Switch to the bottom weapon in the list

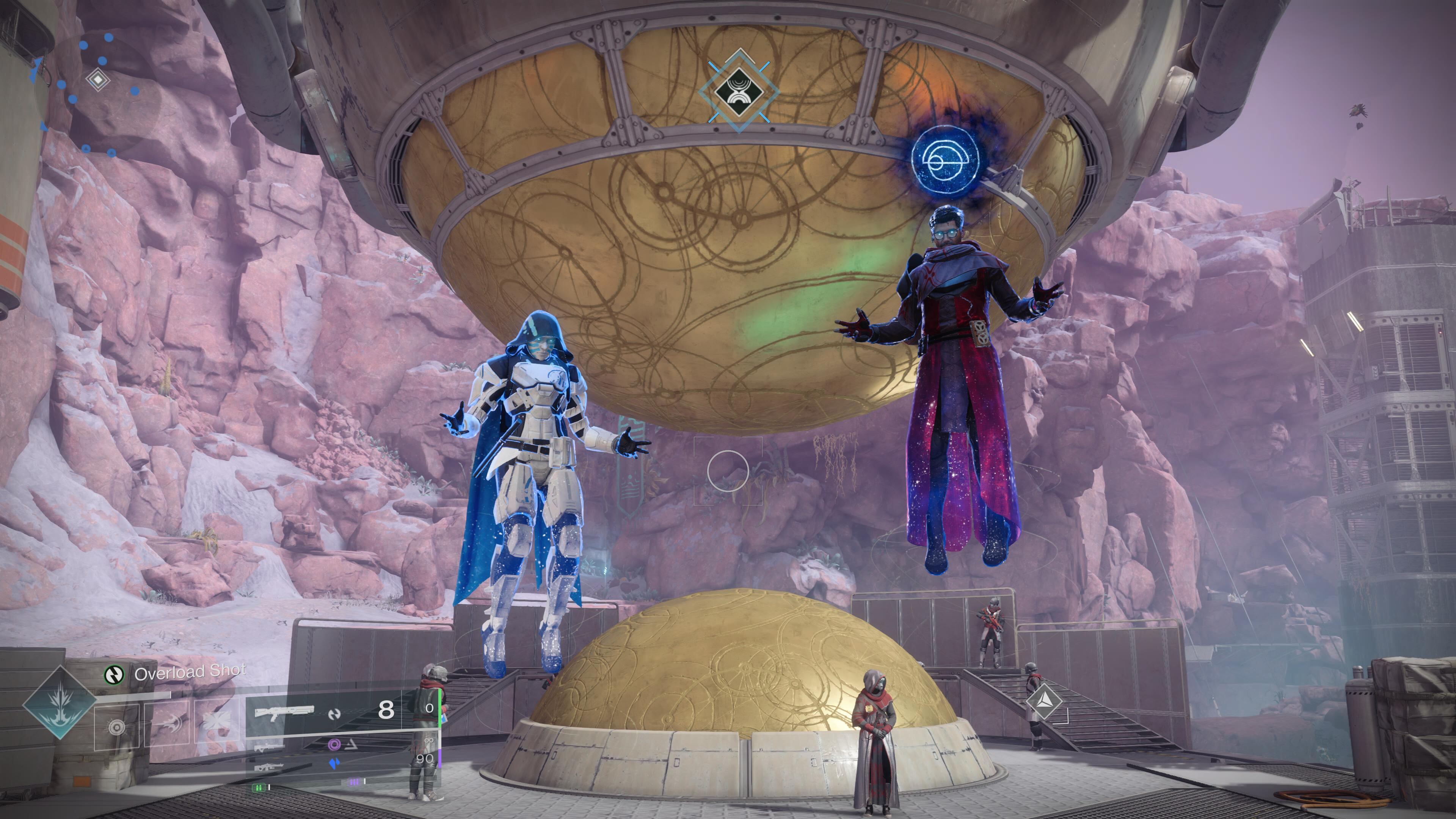269,766
